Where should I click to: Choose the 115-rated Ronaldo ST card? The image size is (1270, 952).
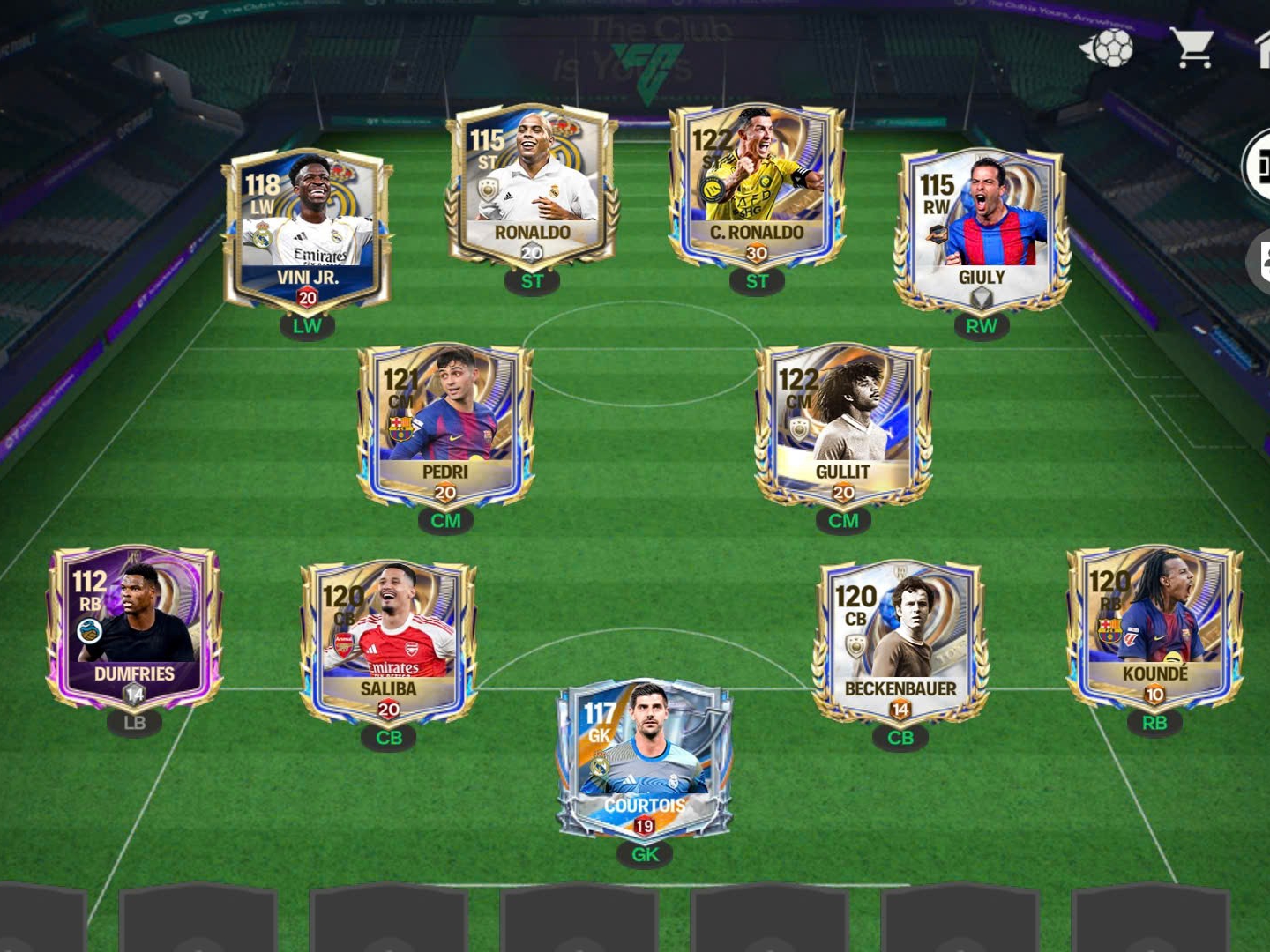click(x=532, y=187)
